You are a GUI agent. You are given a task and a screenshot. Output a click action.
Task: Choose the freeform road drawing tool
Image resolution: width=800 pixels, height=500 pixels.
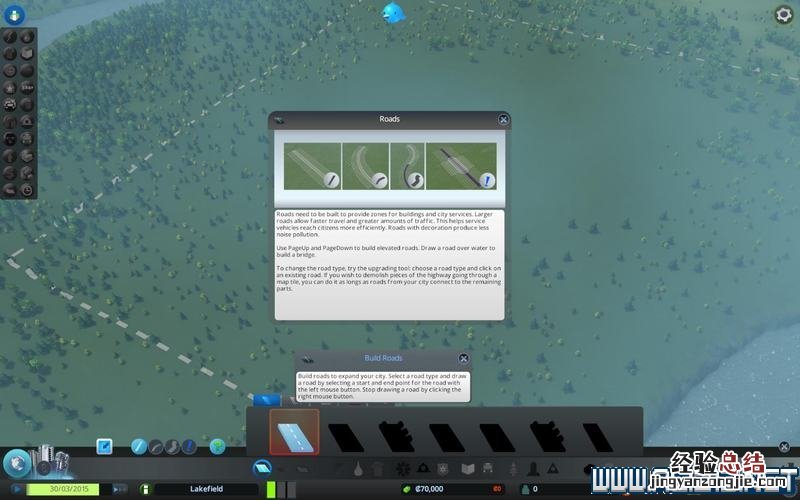point(171,446)
